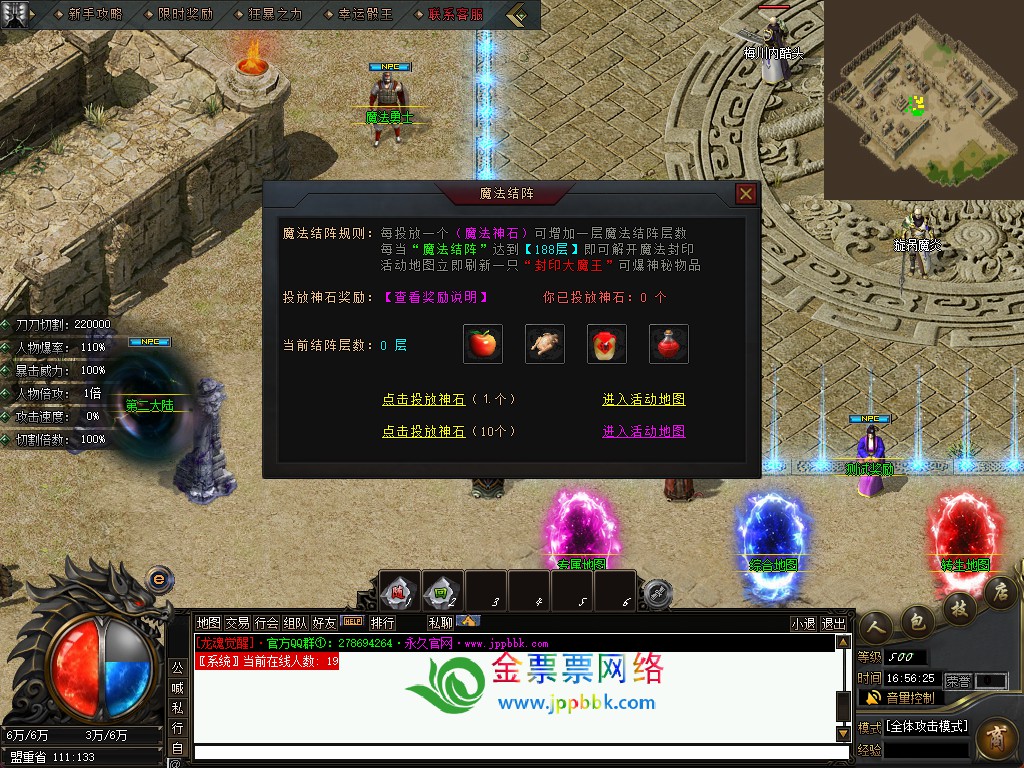Open the 限时奖励 menu

click(x=185, y=14)
